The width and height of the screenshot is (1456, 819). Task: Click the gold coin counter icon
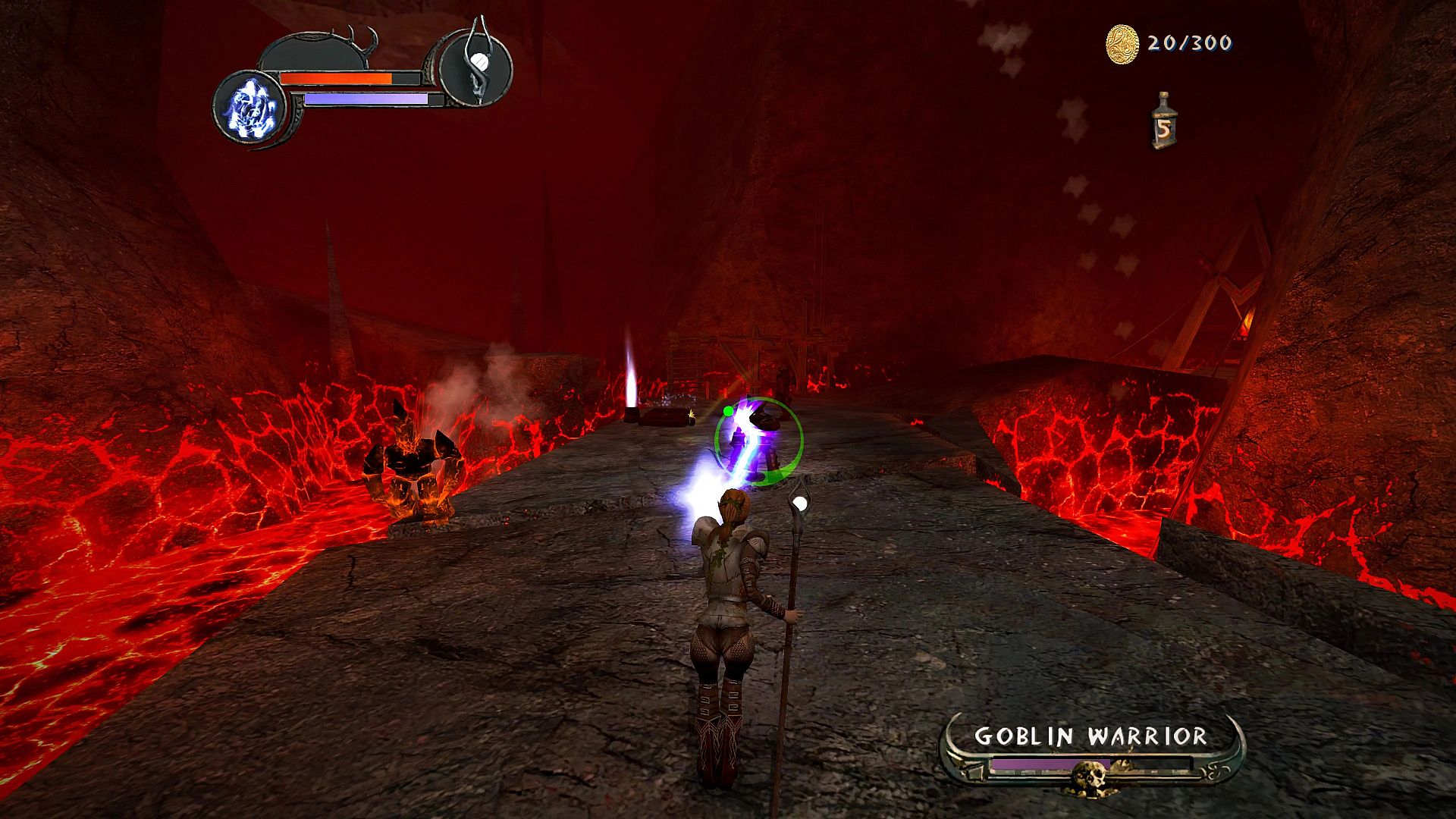tap(1122, 44)
